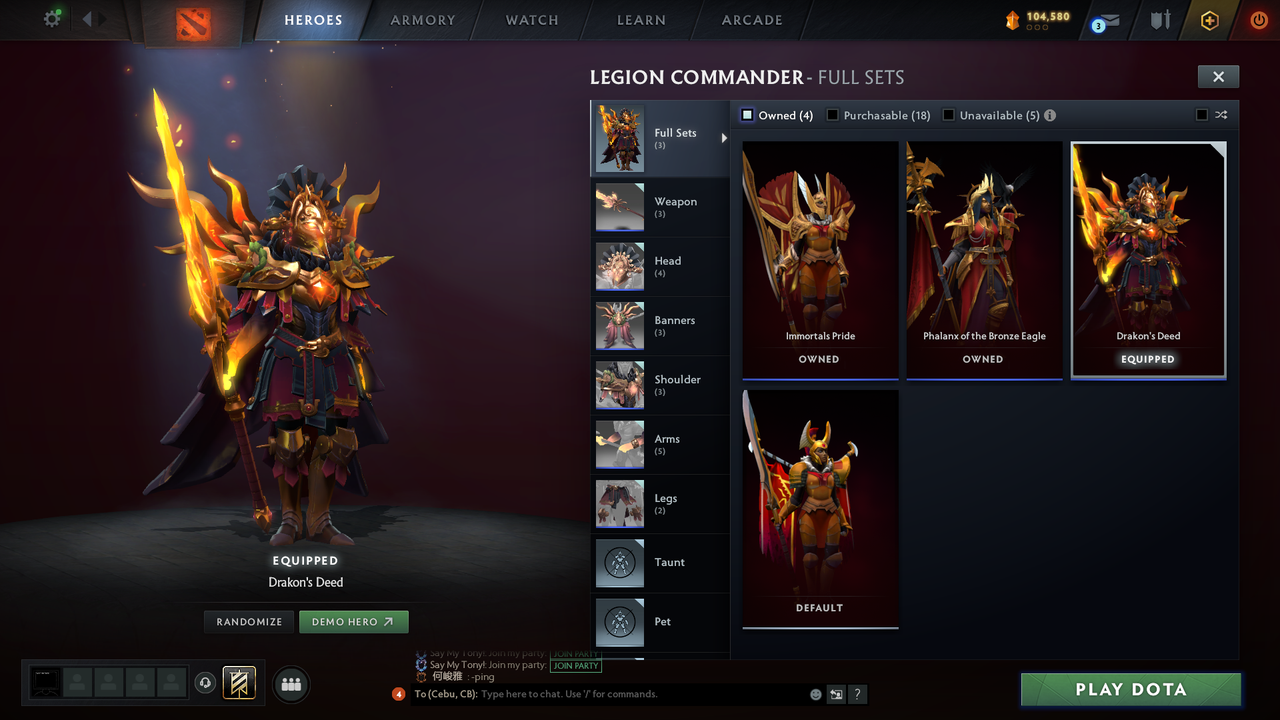
Task: Expand the Full Sets category
Action: pos(660,138)
